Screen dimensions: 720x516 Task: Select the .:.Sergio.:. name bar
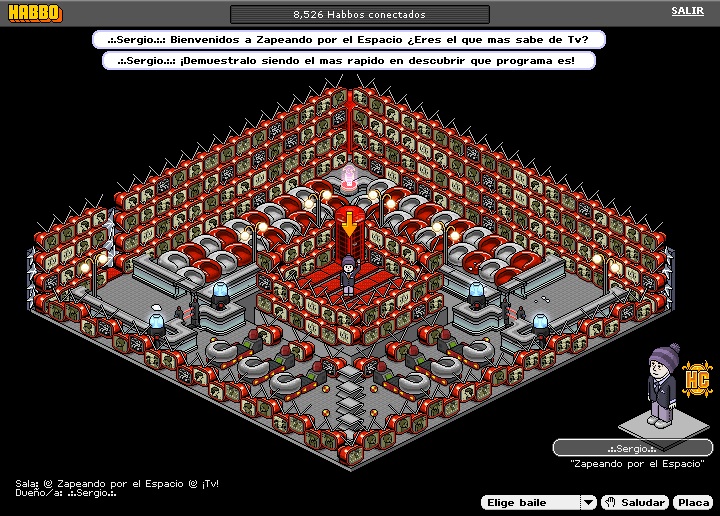pos(630,448)
